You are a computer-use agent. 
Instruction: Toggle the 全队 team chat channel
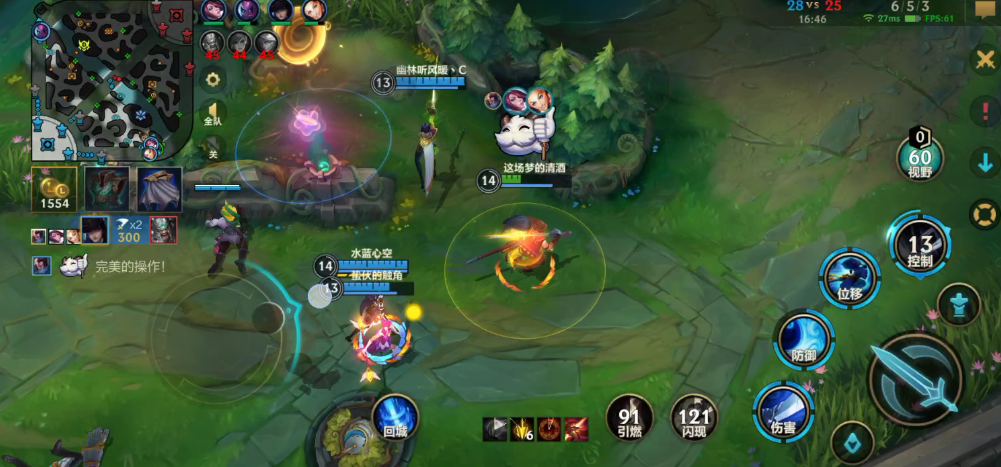click(212, 115)
